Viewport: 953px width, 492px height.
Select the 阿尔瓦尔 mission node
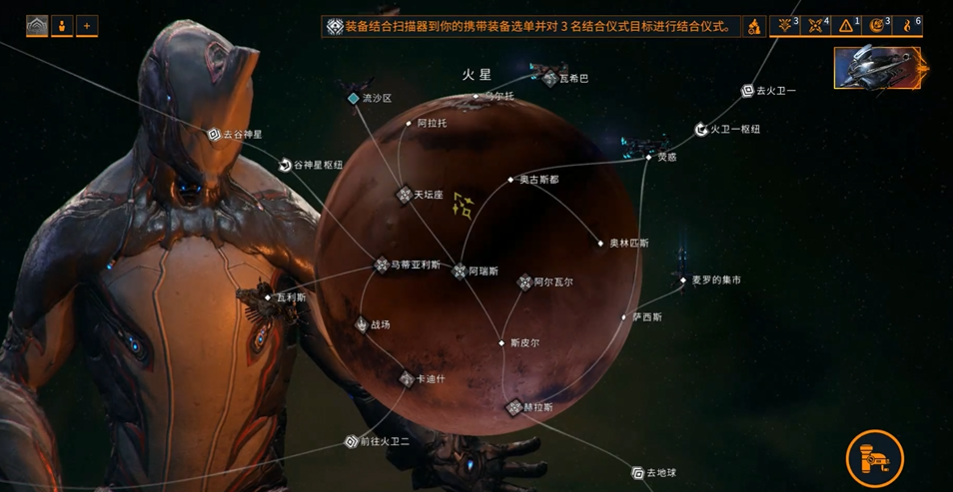524,283
